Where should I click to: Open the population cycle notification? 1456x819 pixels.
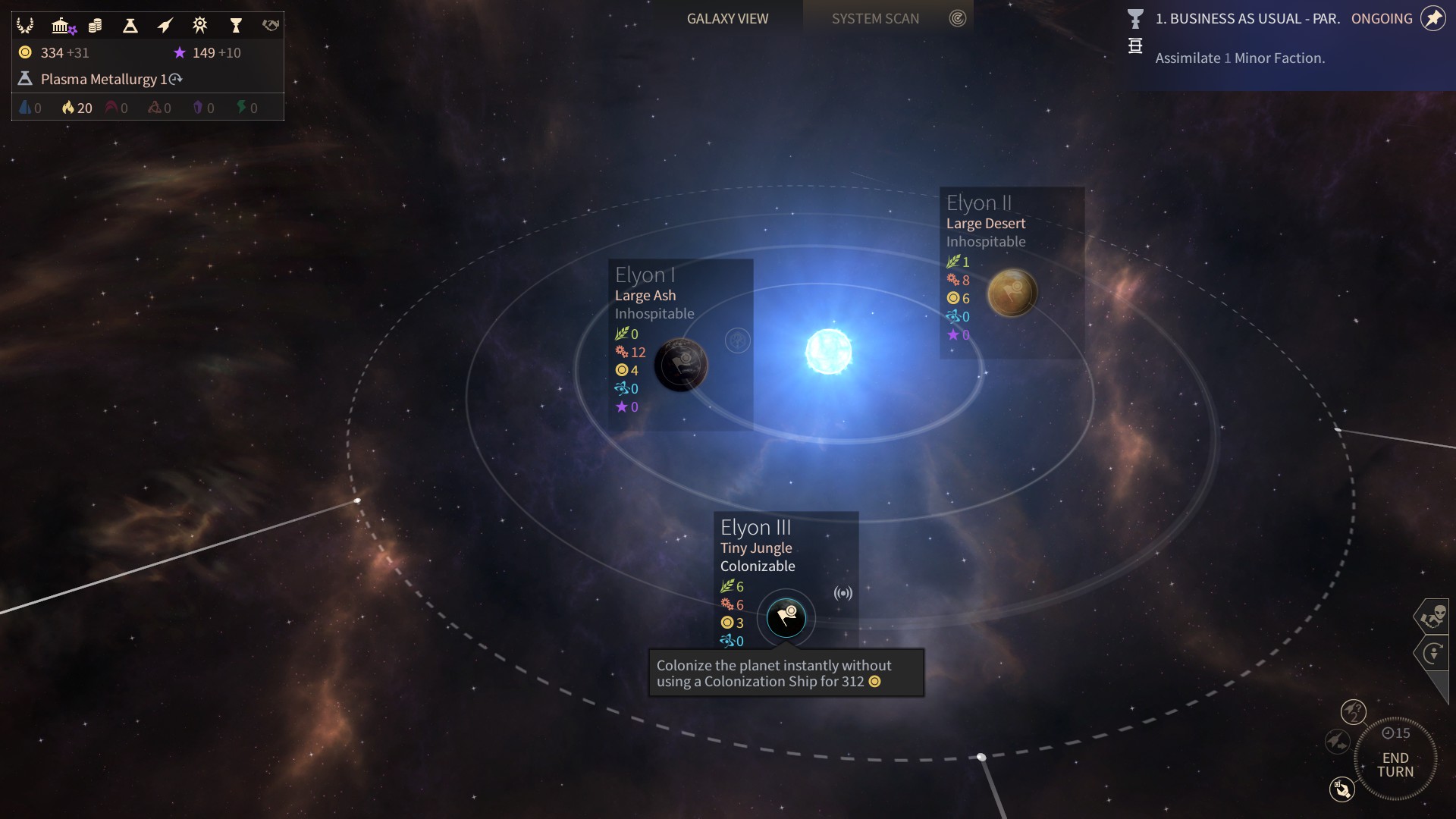point(1432,653)
